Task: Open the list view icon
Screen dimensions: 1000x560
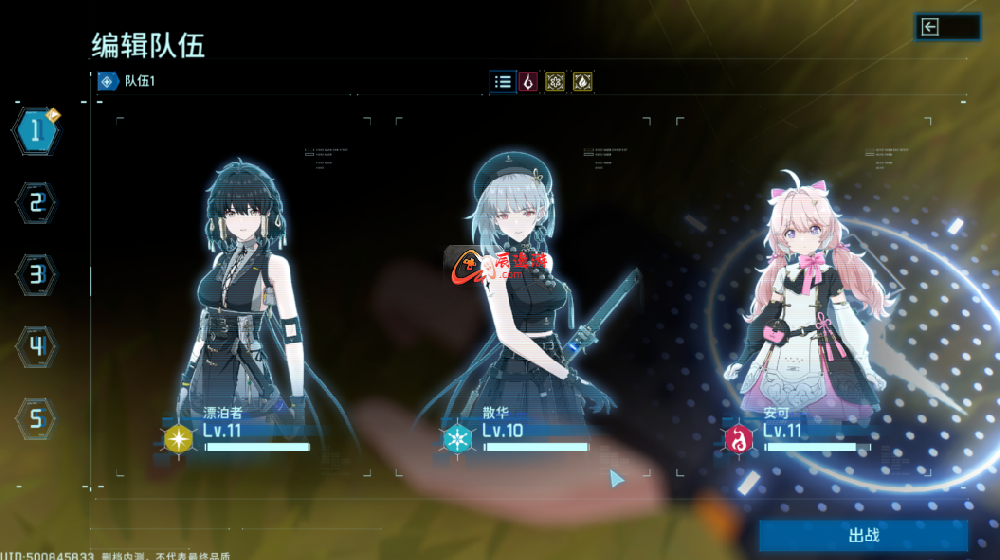Action: (502, 82)
